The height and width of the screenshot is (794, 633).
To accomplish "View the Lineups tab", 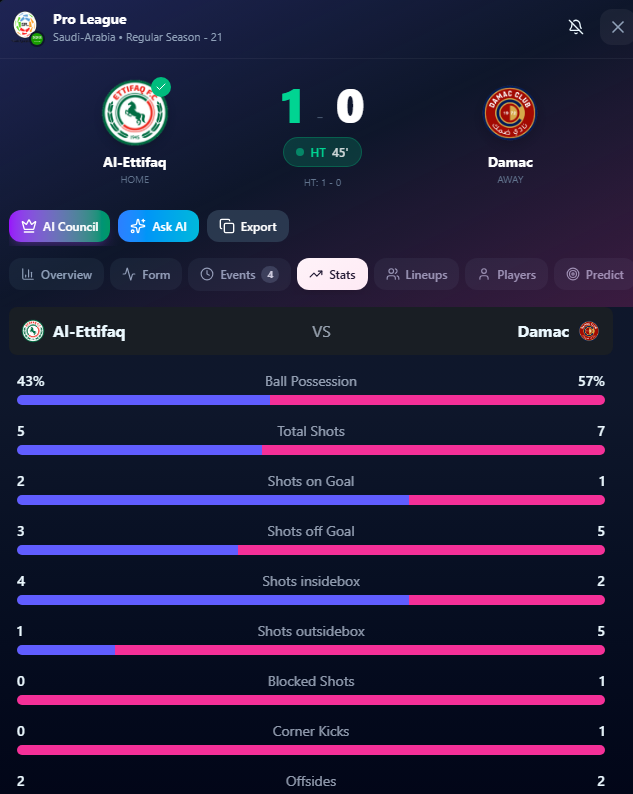I will tap(417, 274).
